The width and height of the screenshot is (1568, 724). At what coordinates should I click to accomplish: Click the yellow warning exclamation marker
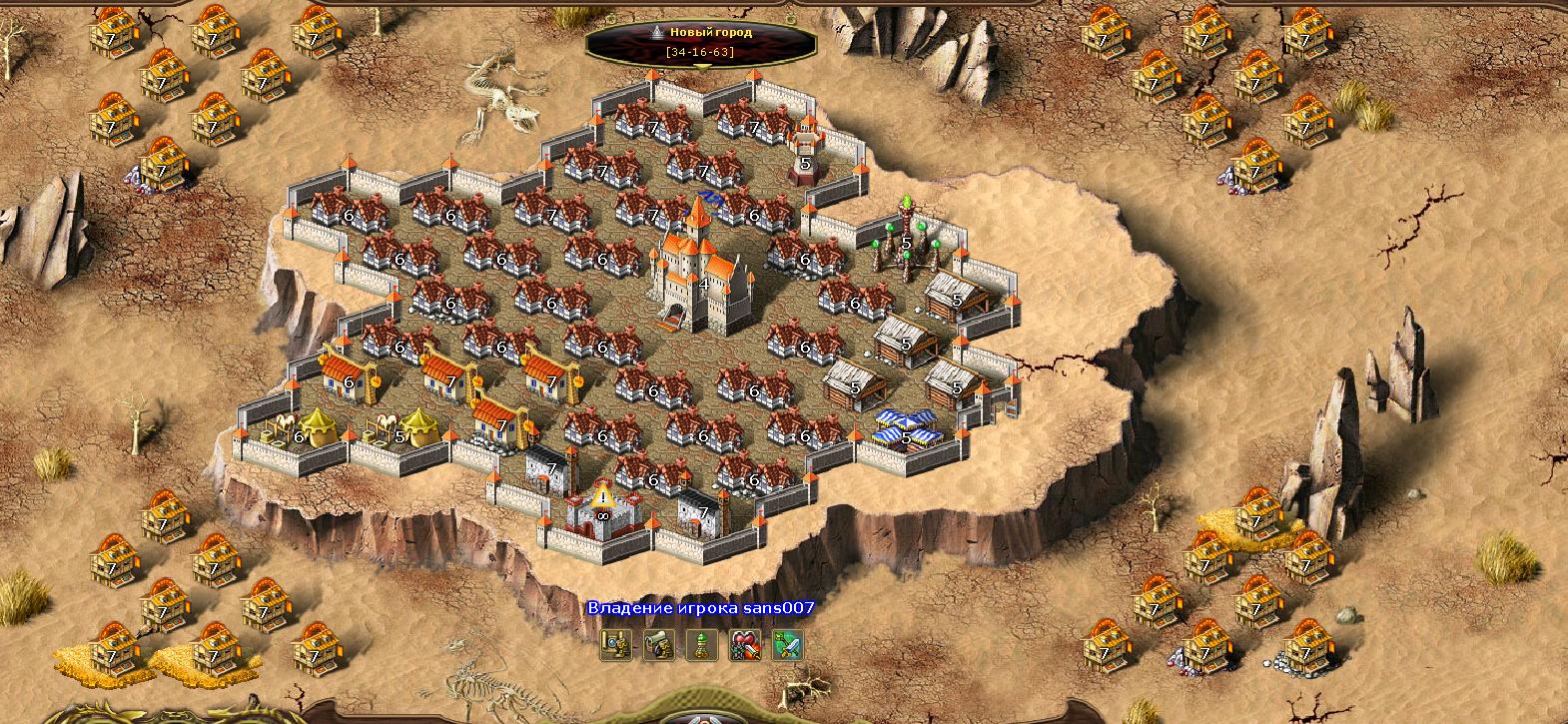click(x=601, y=493)
